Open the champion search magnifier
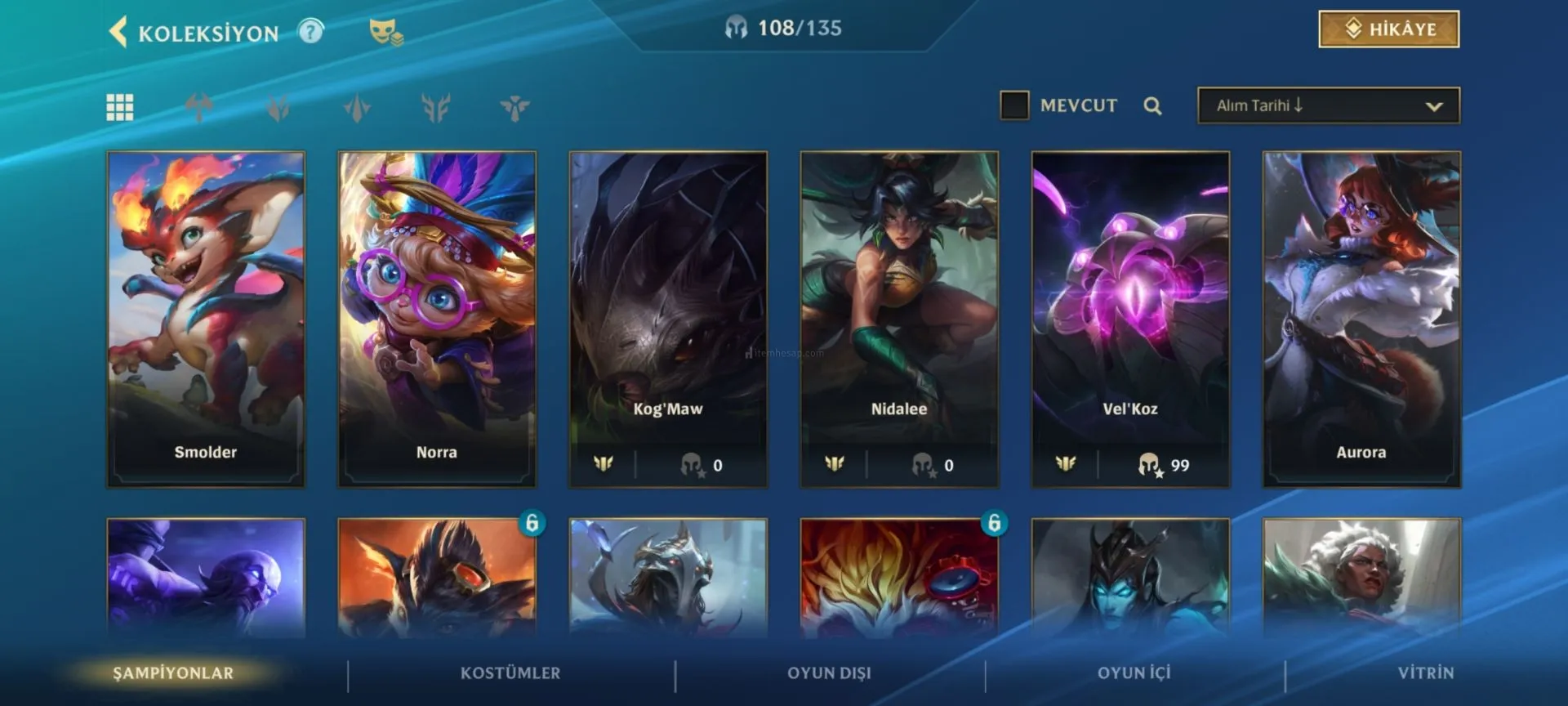 coord(1152,105)
